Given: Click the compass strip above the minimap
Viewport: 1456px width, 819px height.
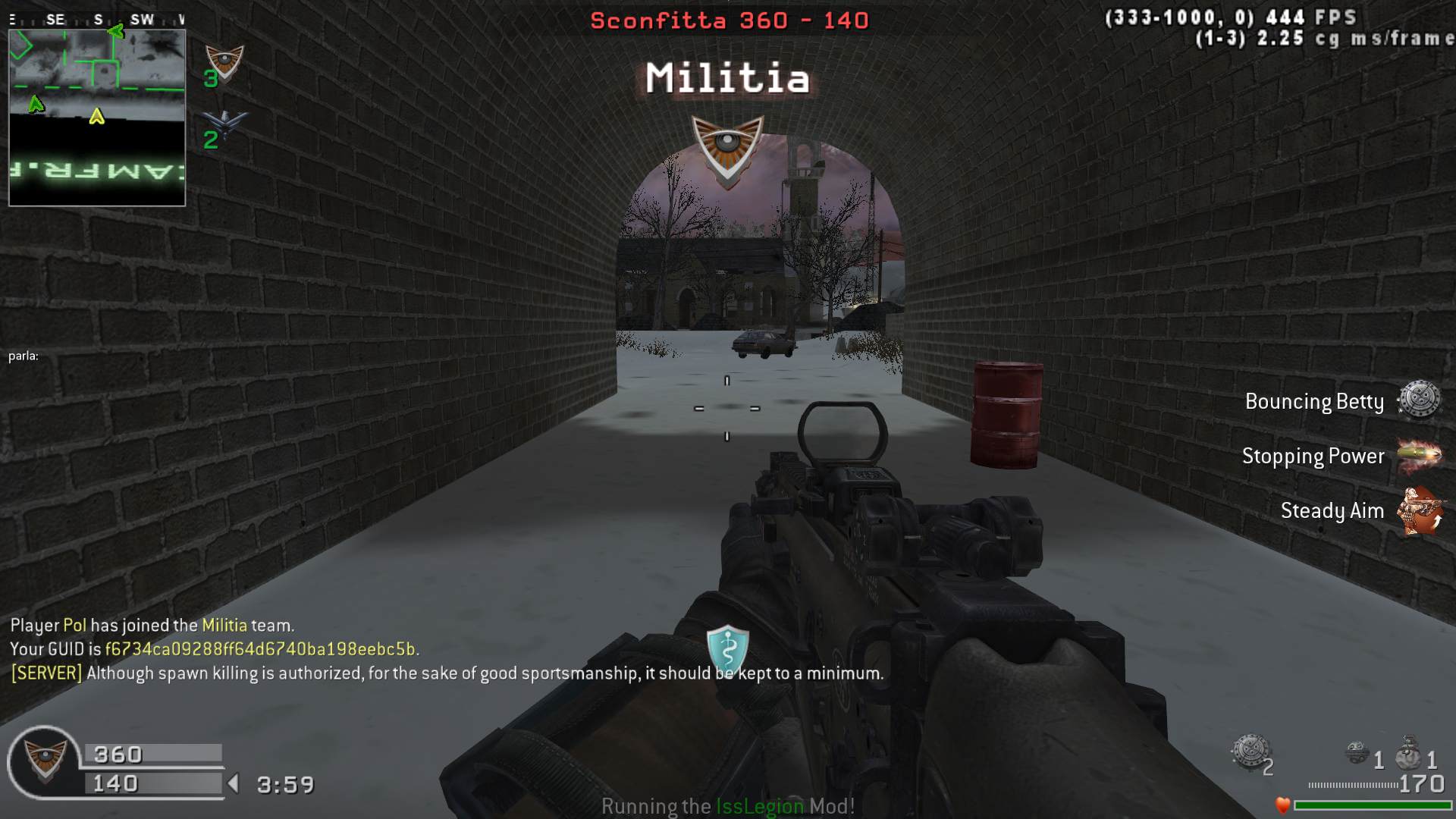Looking at the screenshot, I should pos(97,20).
